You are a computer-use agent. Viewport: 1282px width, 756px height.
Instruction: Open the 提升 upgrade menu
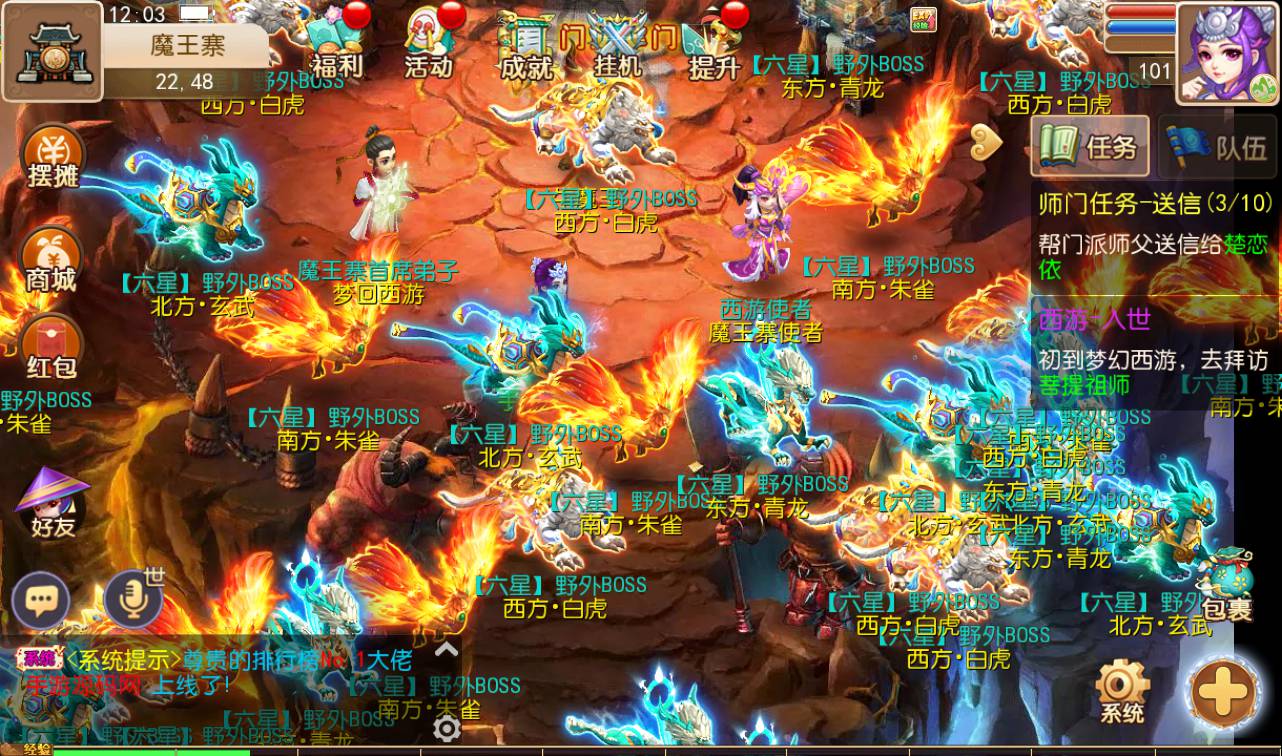pyautogui.click(x=714, y=45)
